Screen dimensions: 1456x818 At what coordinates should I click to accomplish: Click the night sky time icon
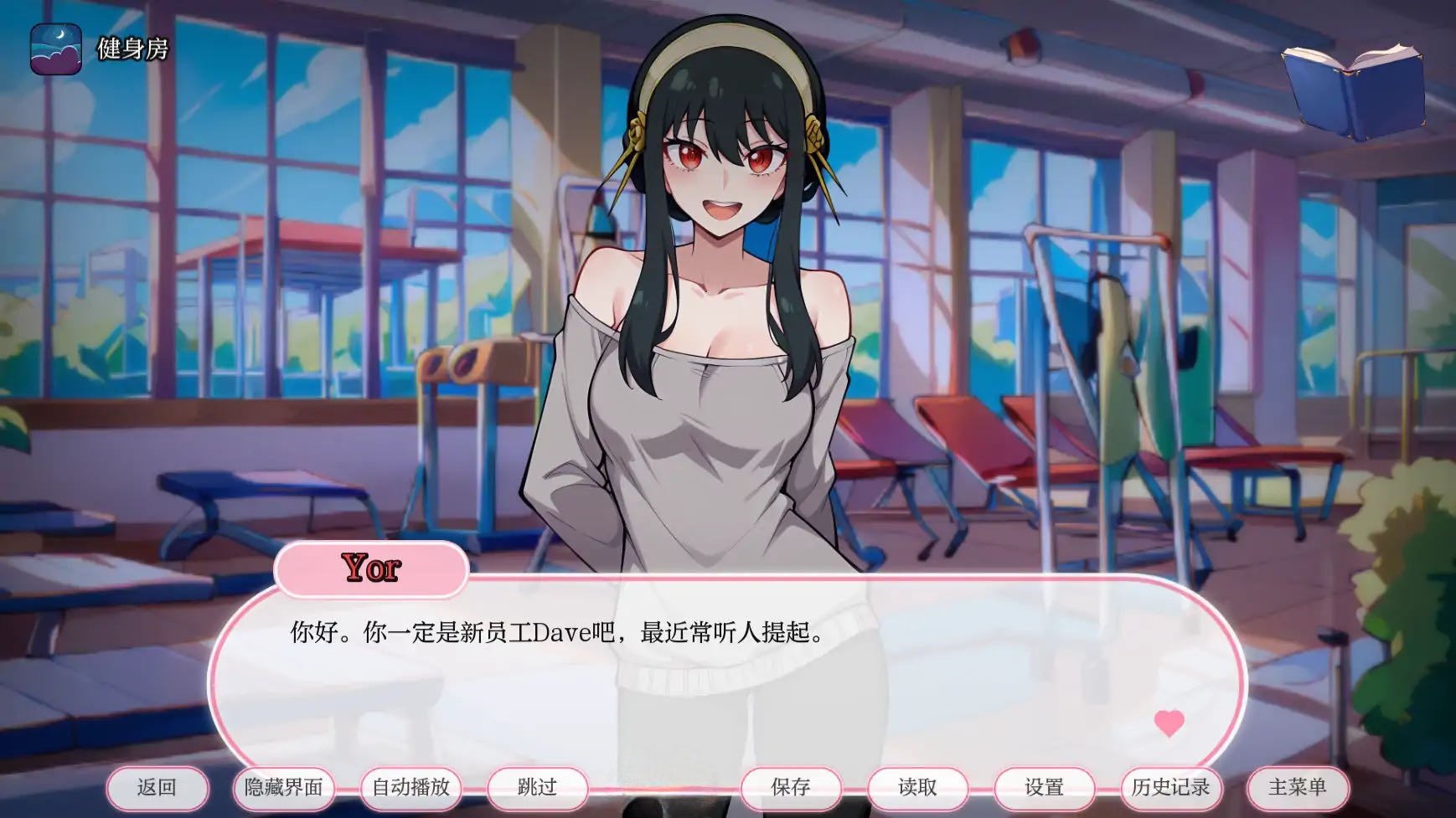56,49
